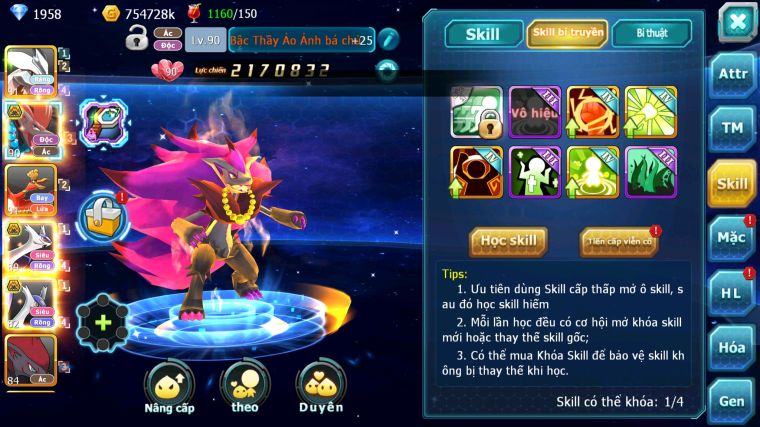This screenshot has height=427, width=760.
Task: Open the Gen side tab
Action: point(732,401)
